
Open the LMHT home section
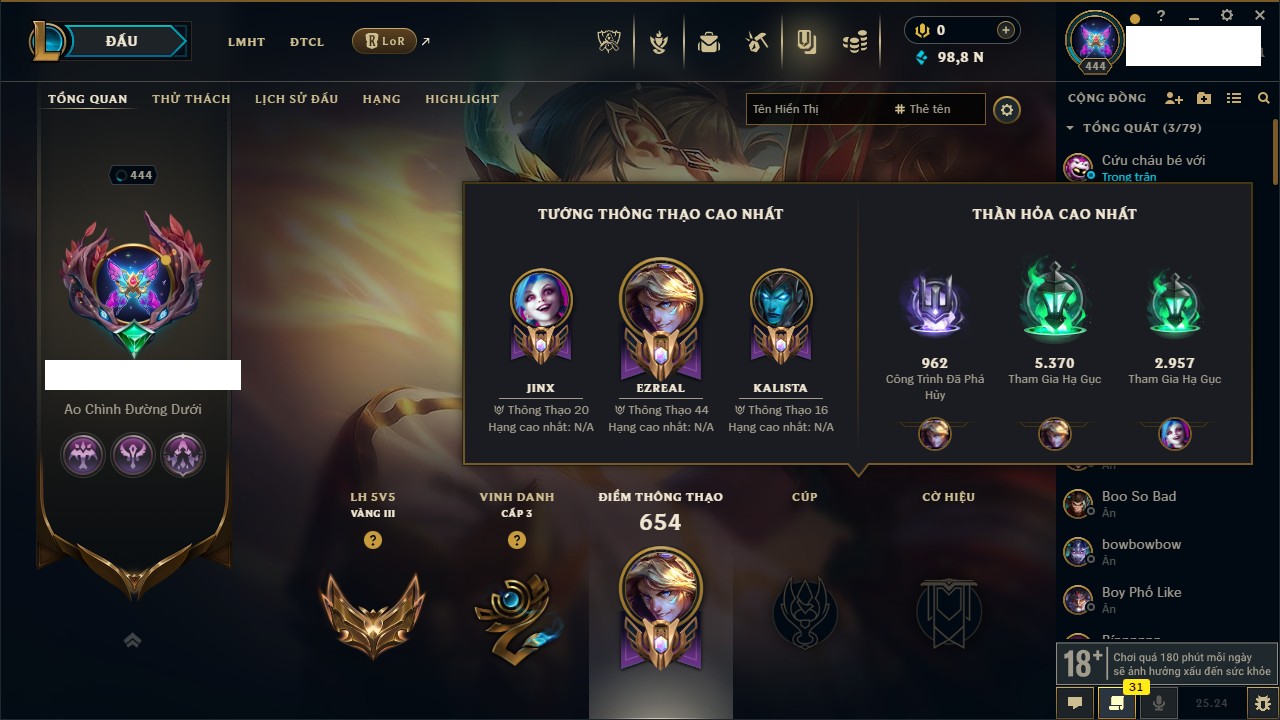[246, 42]
